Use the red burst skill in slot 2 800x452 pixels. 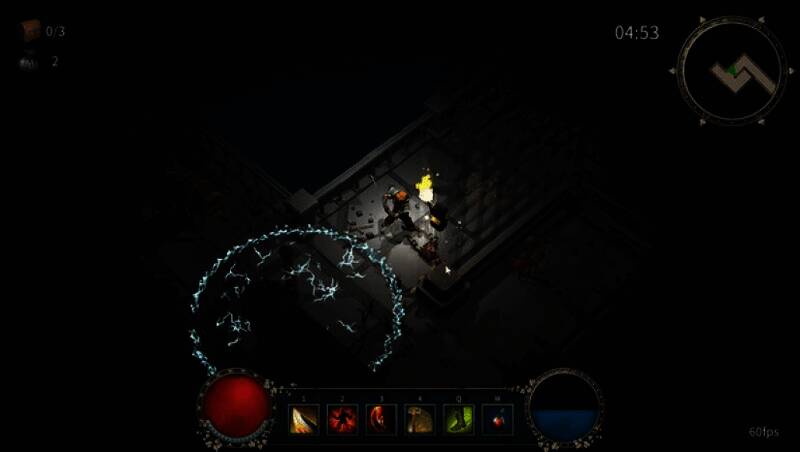(342, 419)
